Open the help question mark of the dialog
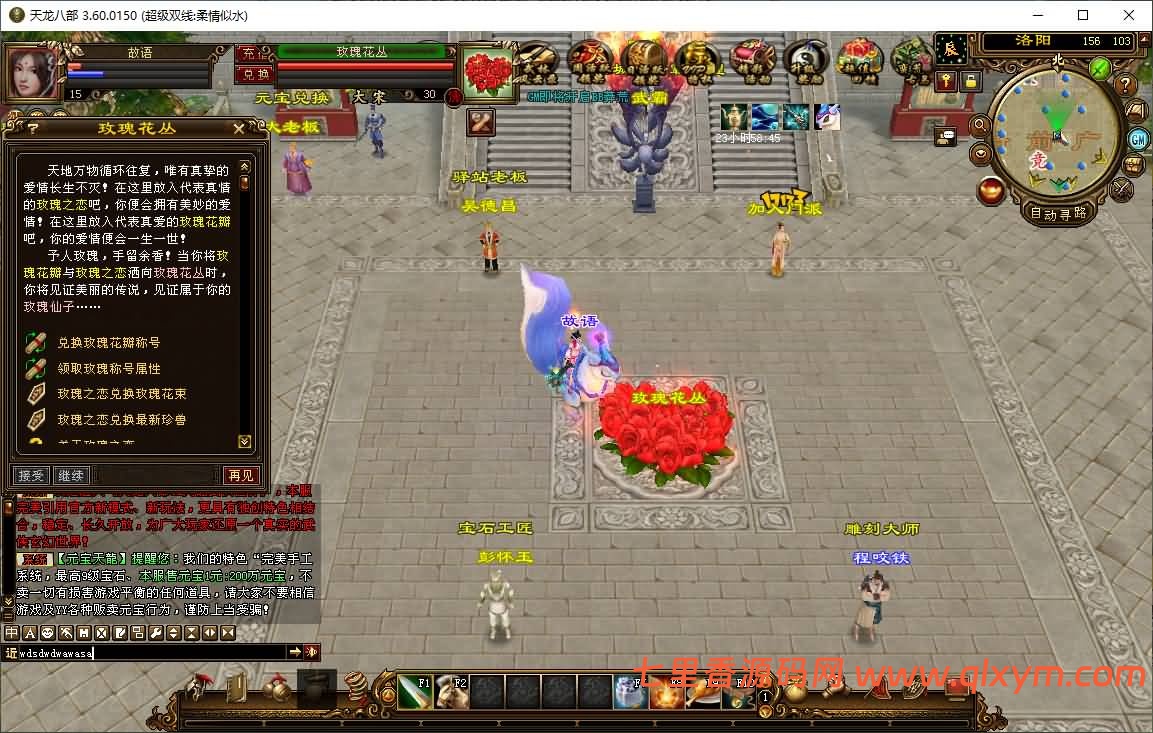The height and width of the screenshot is (733, 1153). [x=33, y=128]
